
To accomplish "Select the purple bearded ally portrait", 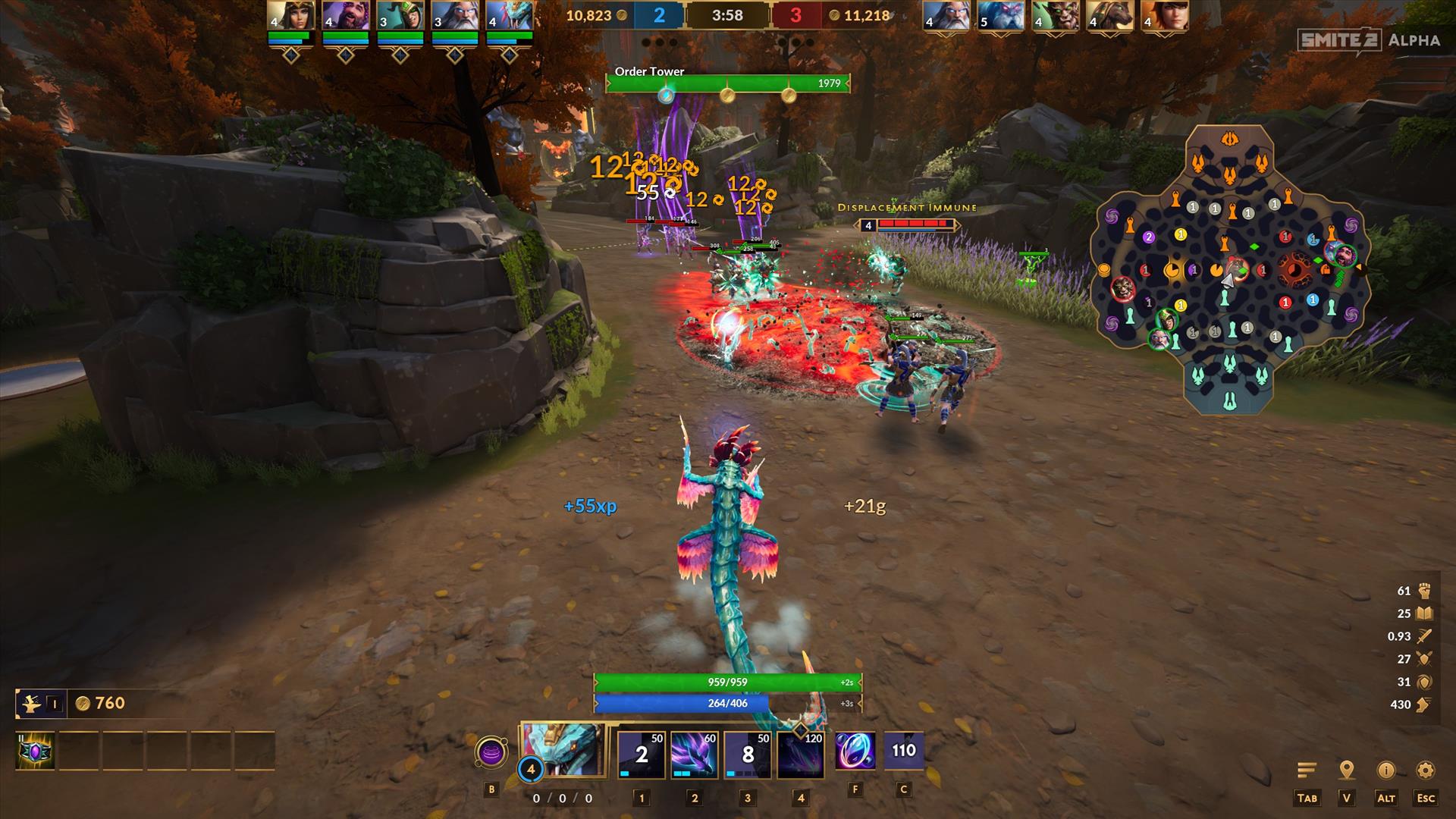I will tap(346, 16).
